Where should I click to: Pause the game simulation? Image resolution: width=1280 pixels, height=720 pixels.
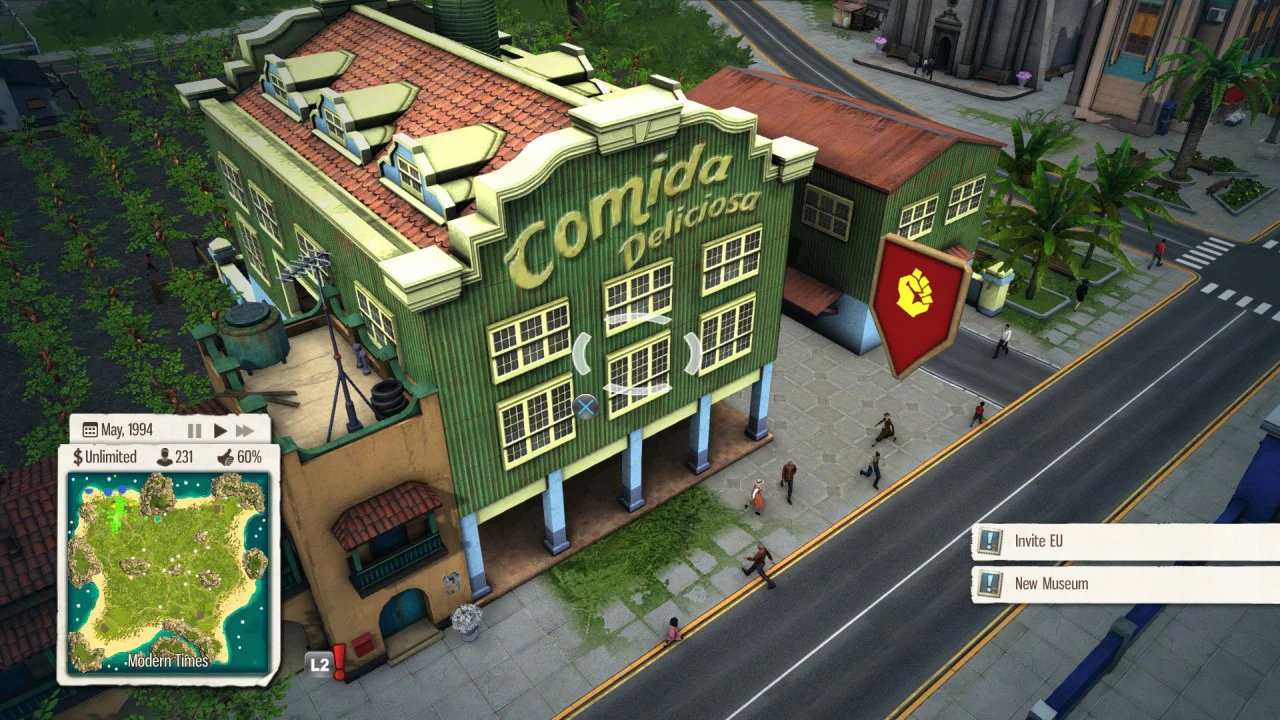pos(196,429)
